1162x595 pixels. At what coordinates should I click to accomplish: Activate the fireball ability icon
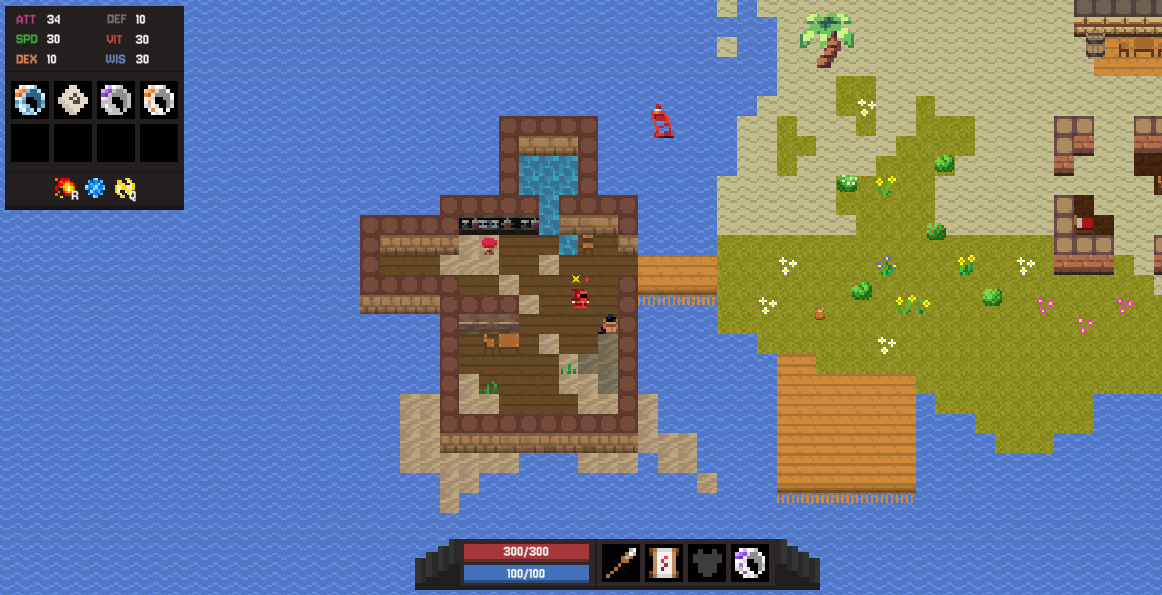tap(65, 187)
